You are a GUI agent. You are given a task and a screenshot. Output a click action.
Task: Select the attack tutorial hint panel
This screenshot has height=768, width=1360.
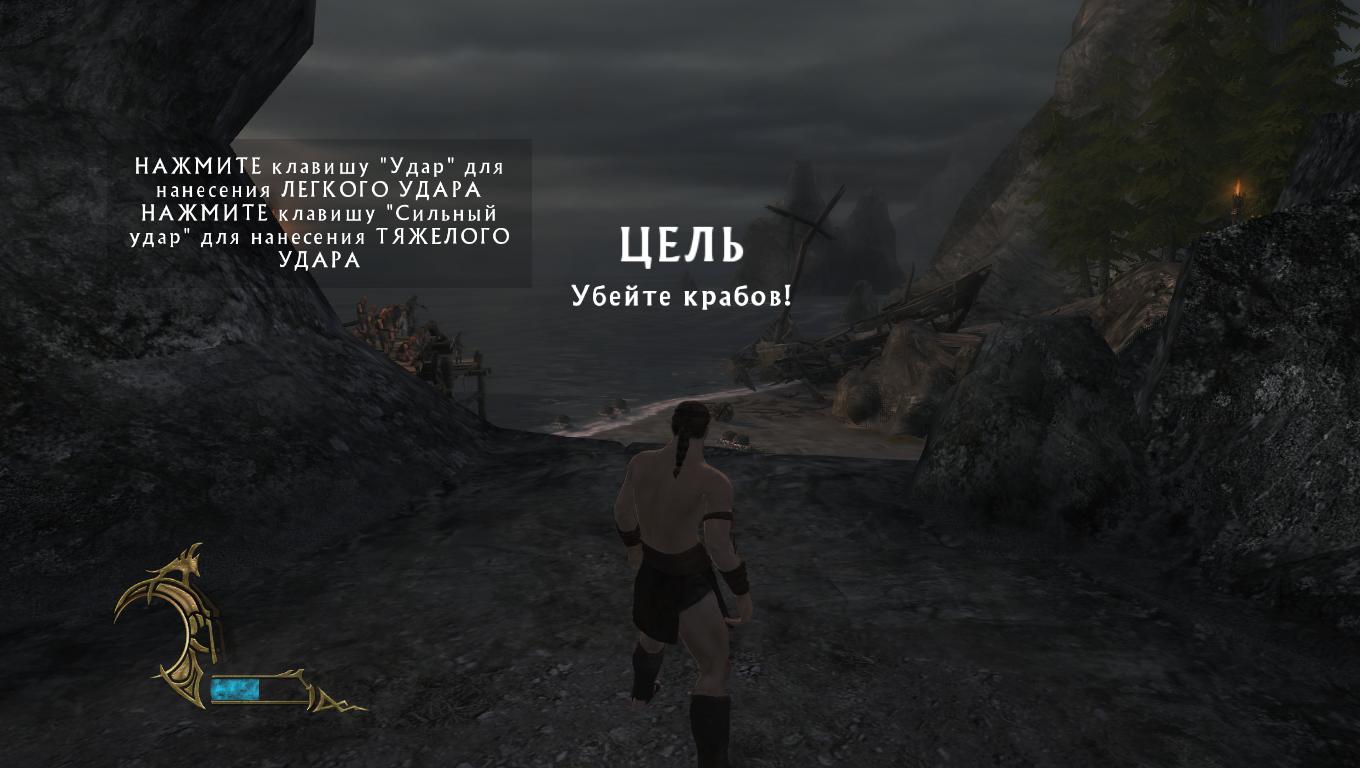coord(321,213)
